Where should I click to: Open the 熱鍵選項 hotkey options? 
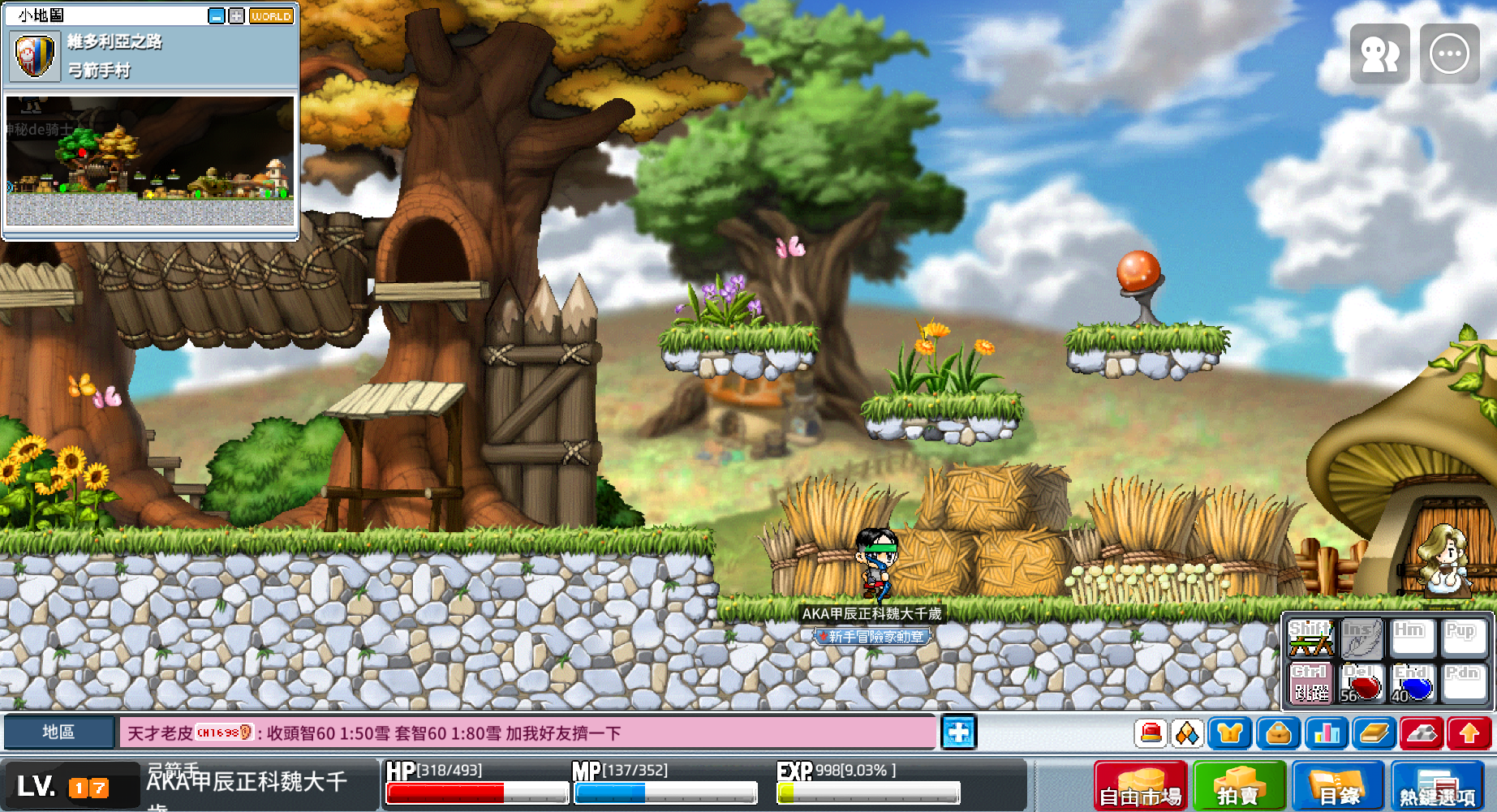click(1437, 786)
